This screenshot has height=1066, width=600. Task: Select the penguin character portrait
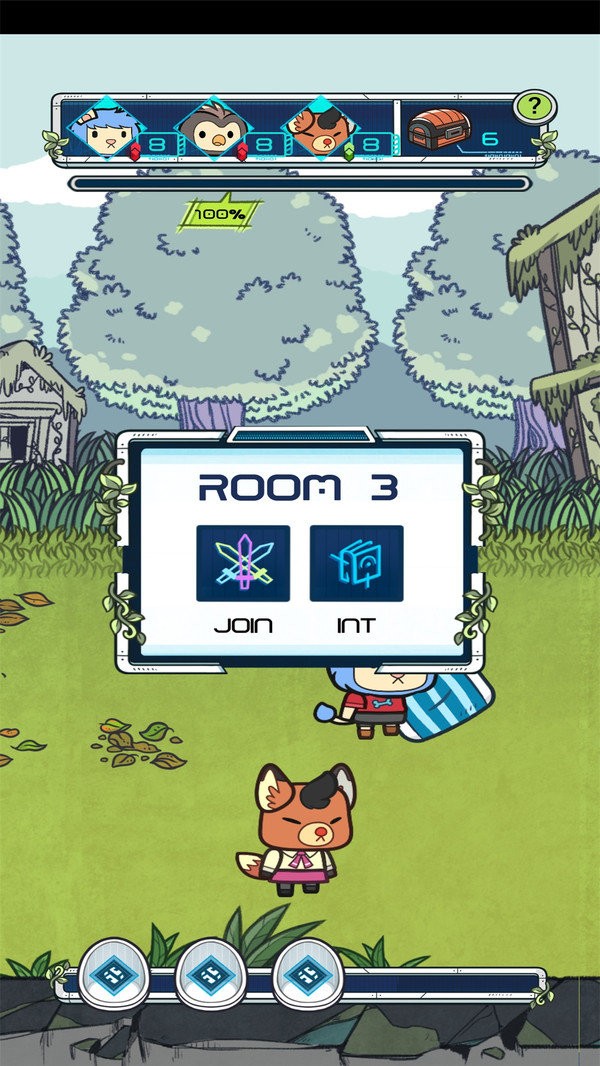211,130
